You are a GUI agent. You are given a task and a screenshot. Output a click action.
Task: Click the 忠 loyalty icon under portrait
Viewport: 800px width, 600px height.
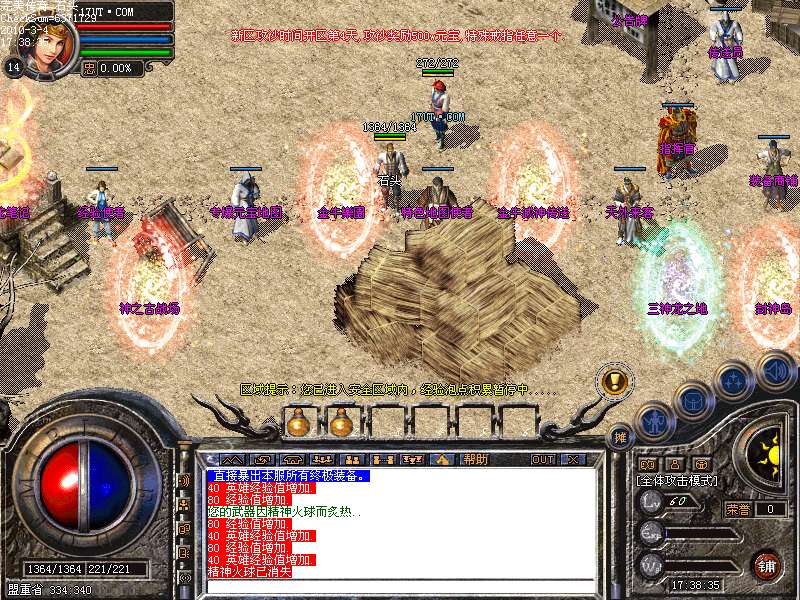88,68
